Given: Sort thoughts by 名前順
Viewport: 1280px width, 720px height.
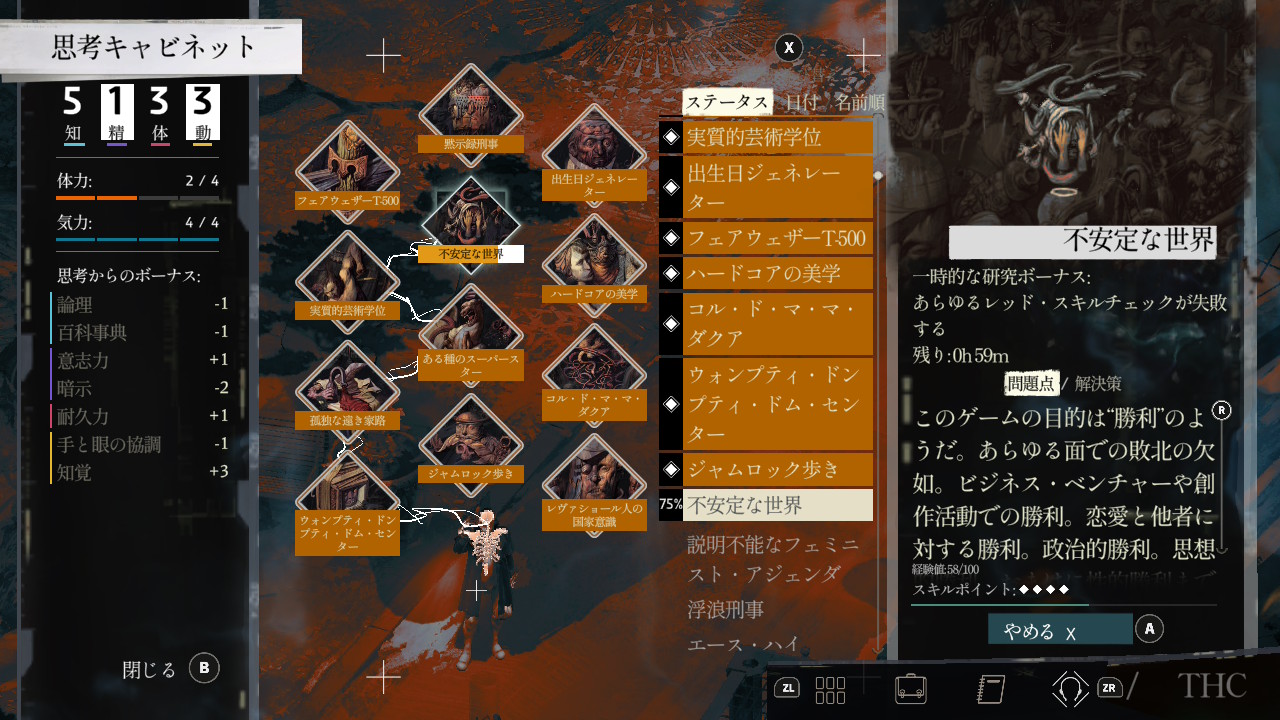Looking at the screenshot, I should coord(860,102).
